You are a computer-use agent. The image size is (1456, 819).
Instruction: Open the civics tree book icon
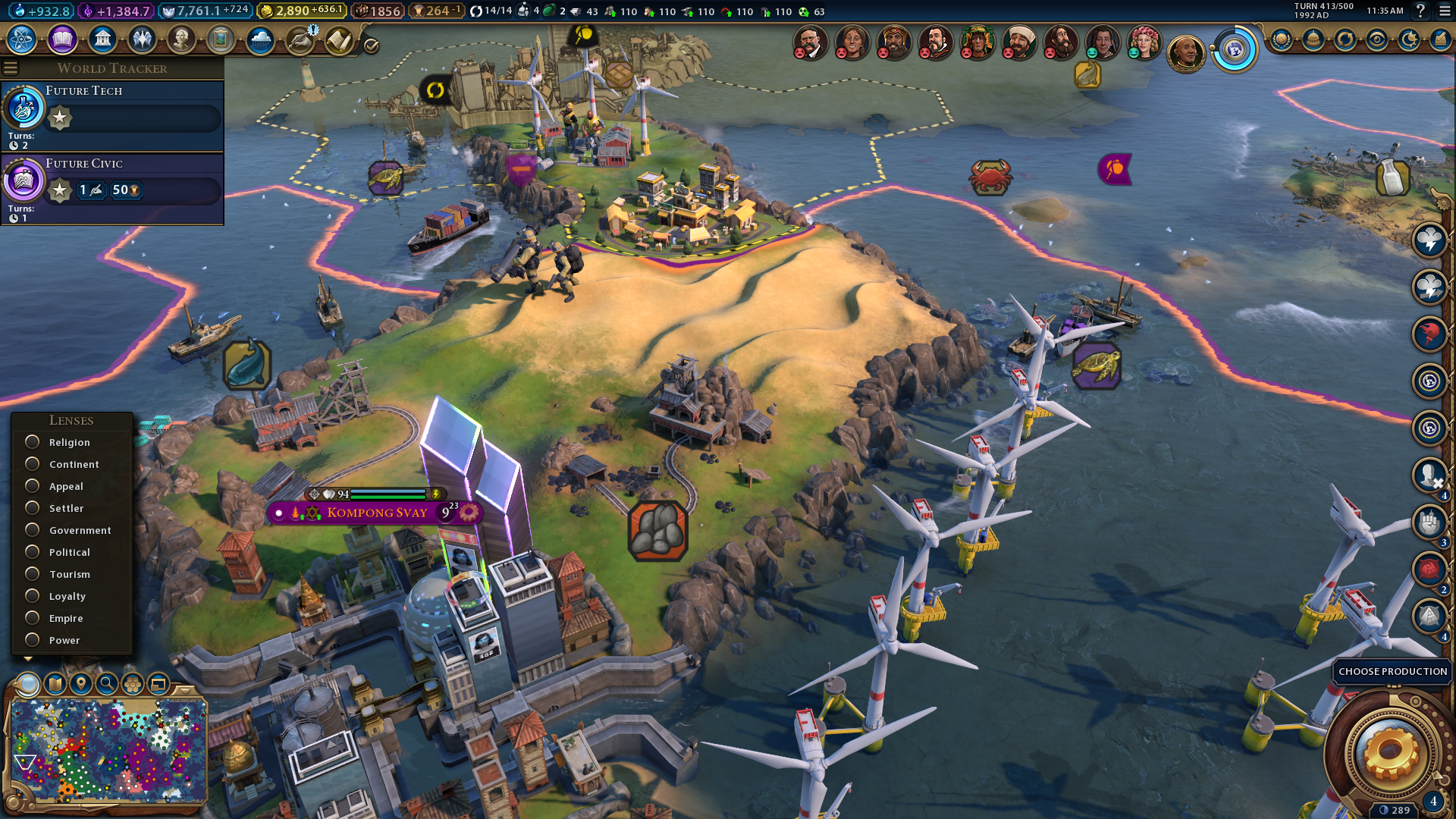pyautogui.click(x=62, y=39)
